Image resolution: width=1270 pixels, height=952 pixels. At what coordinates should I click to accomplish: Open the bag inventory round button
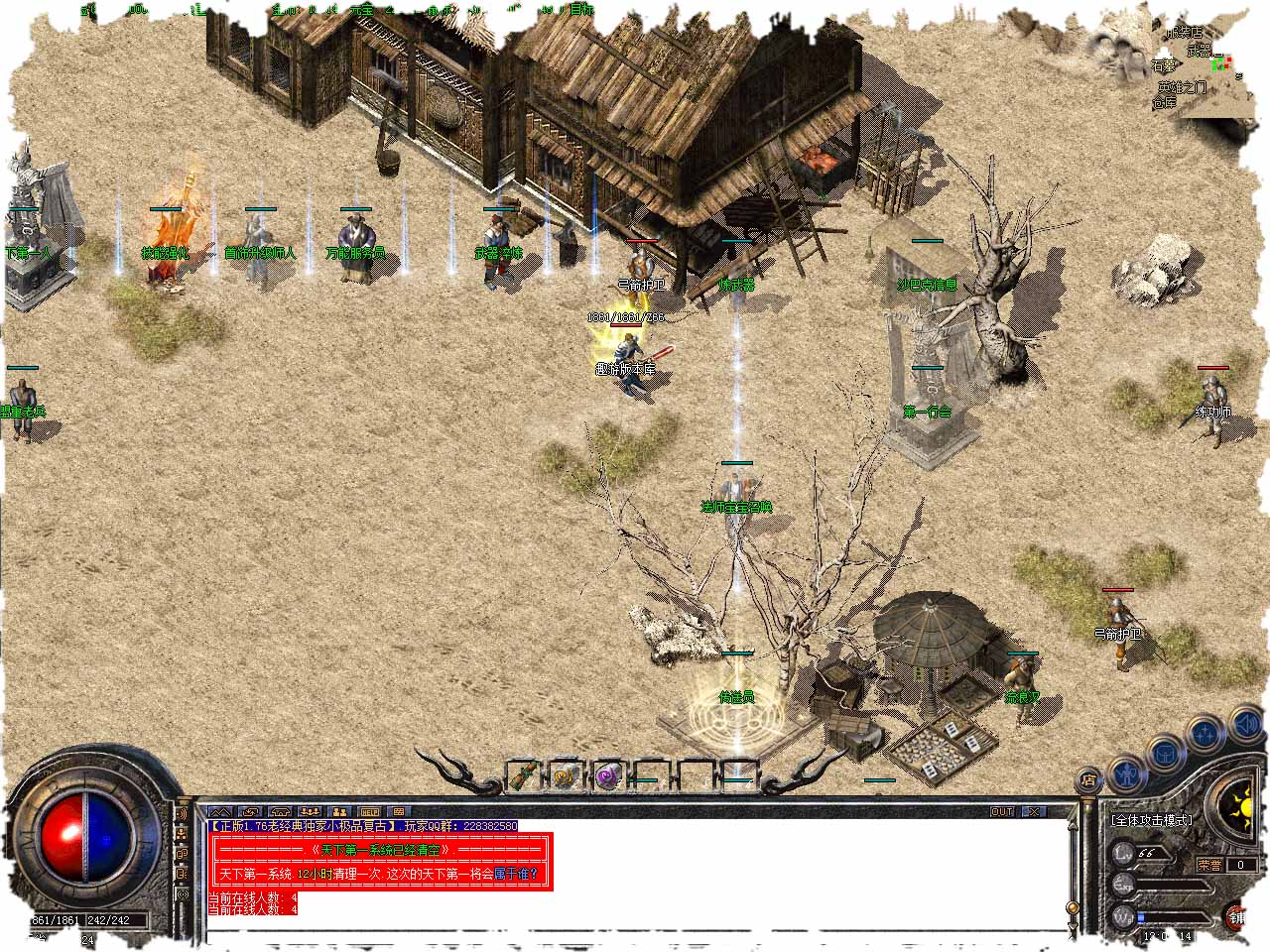(1165, 753)
